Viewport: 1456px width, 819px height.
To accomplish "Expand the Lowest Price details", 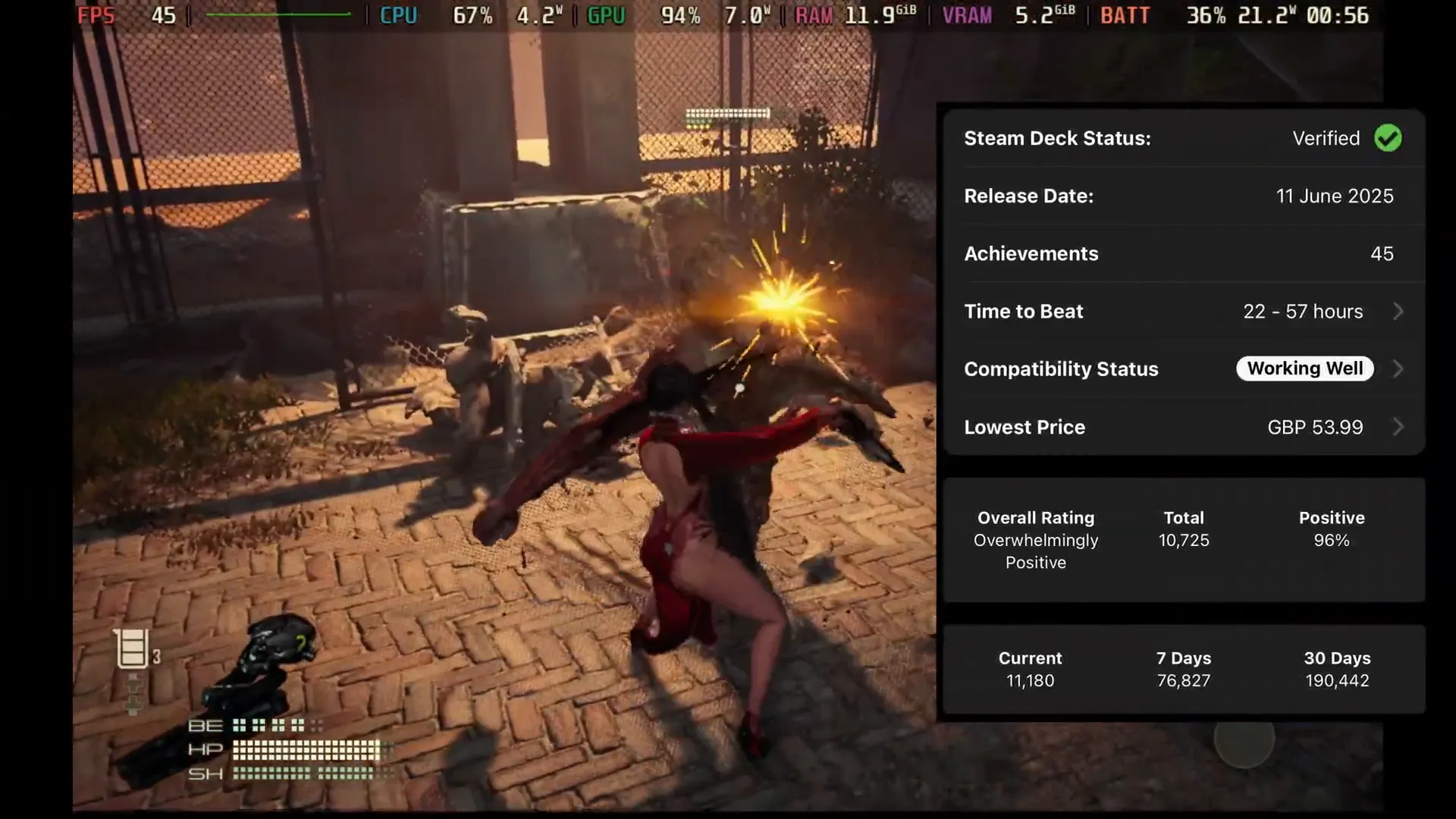I will [x=1398, y=427].
